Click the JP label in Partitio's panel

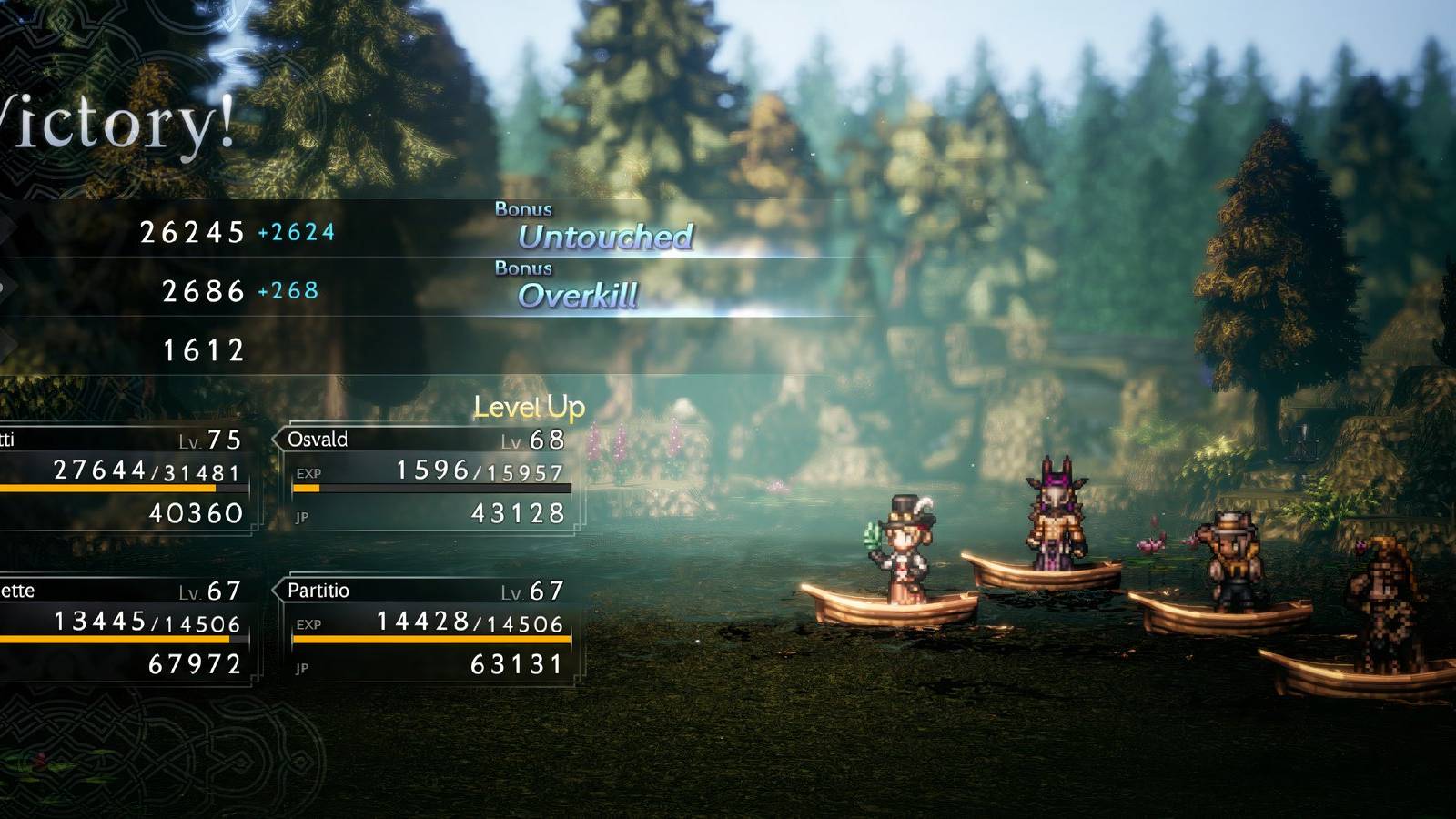(x=302, y=669)
